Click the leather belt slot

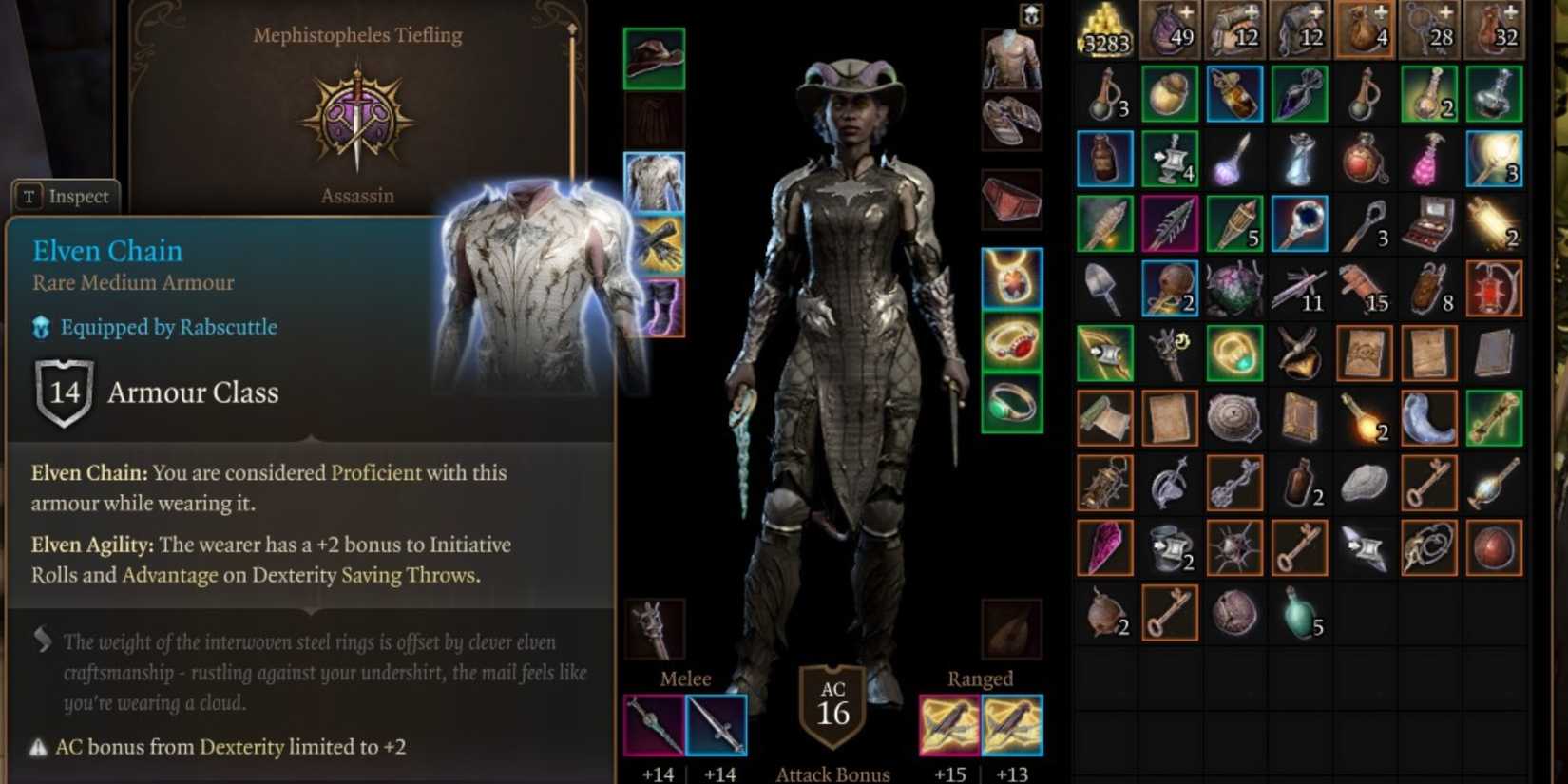1011,200
